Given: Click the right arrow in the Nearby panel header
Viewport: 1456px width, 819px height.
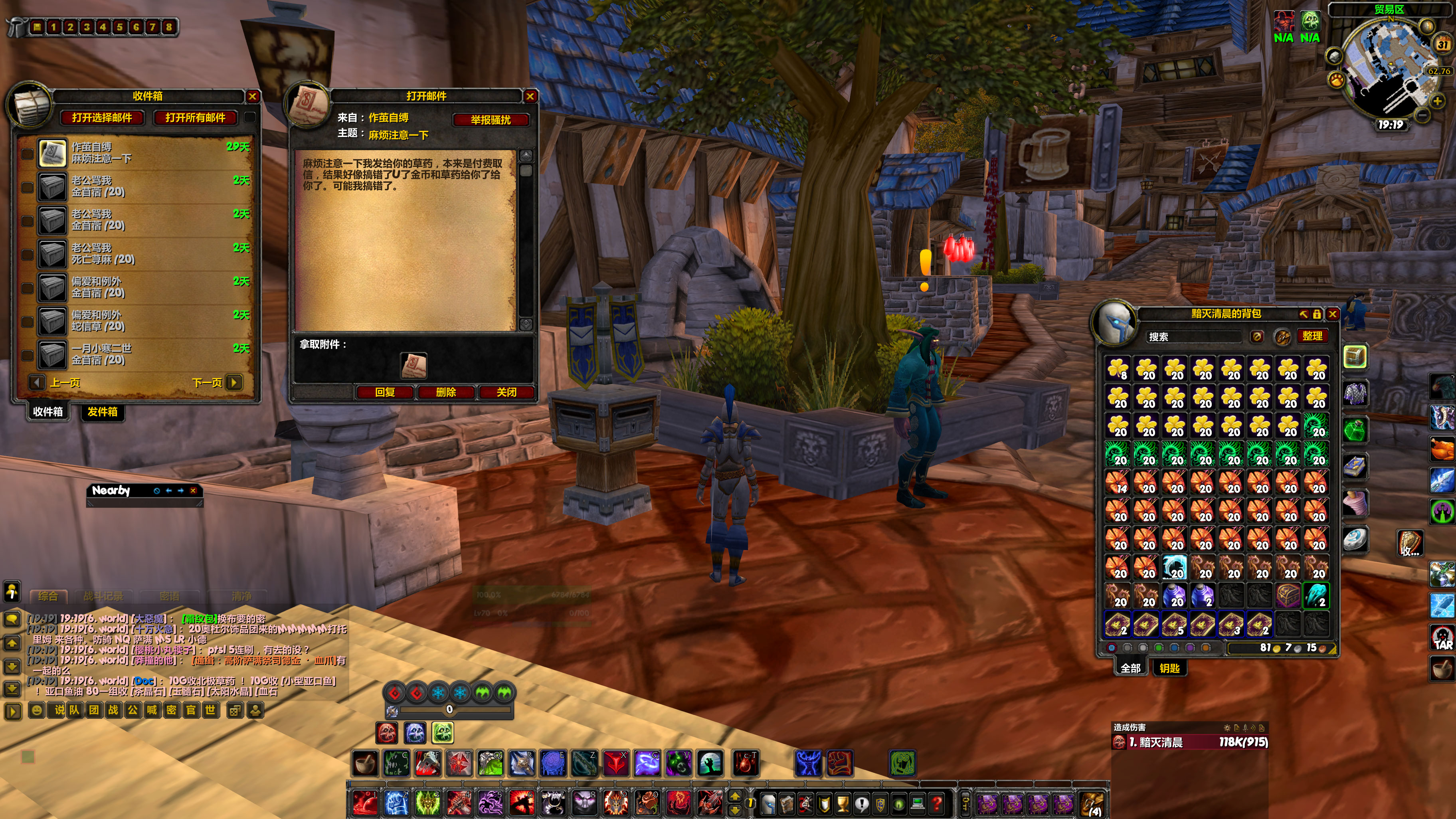Looking at the screenshot, I should coord(180,491).
